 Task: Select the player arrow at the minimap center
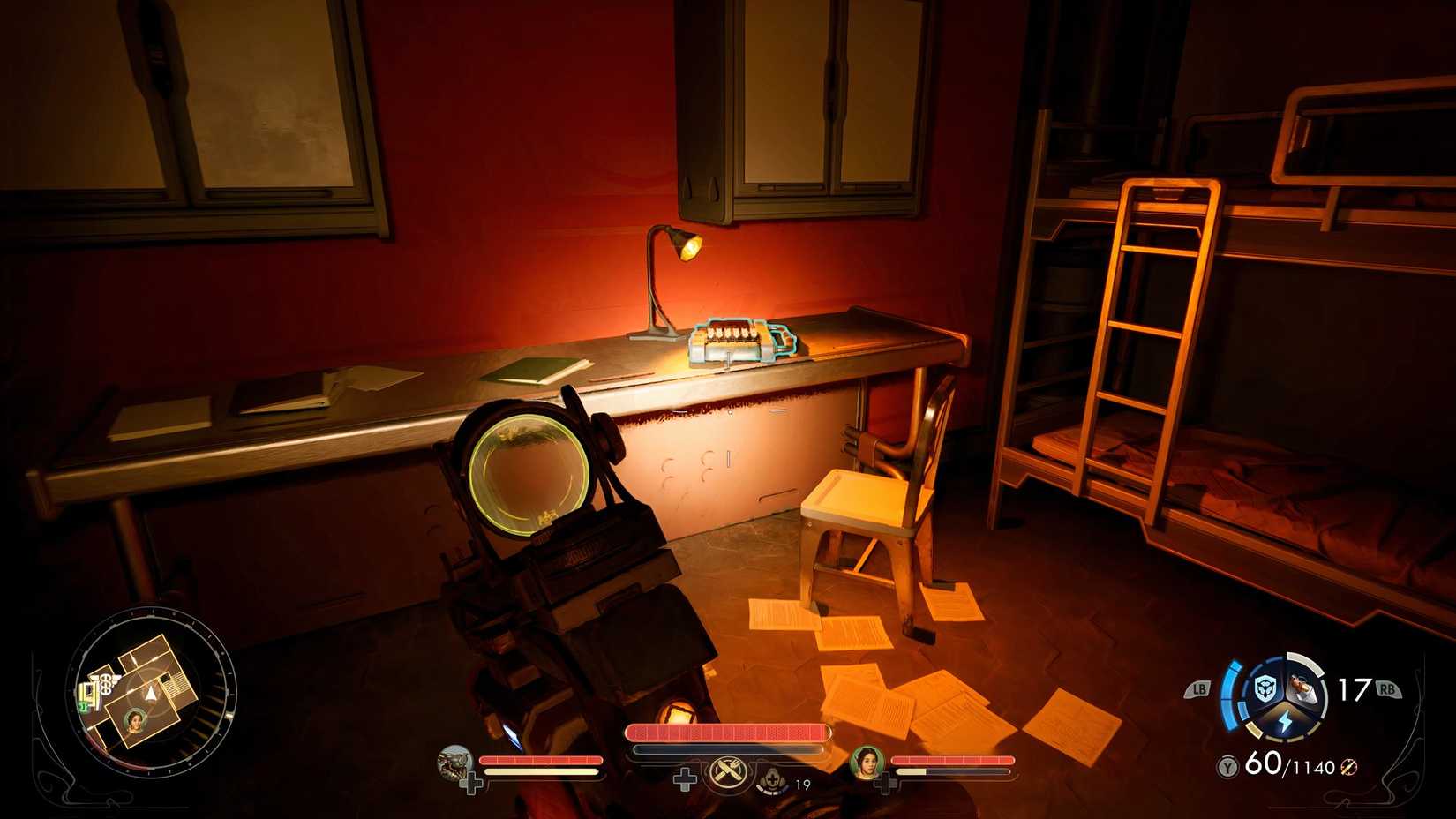(x=150, y=695)
